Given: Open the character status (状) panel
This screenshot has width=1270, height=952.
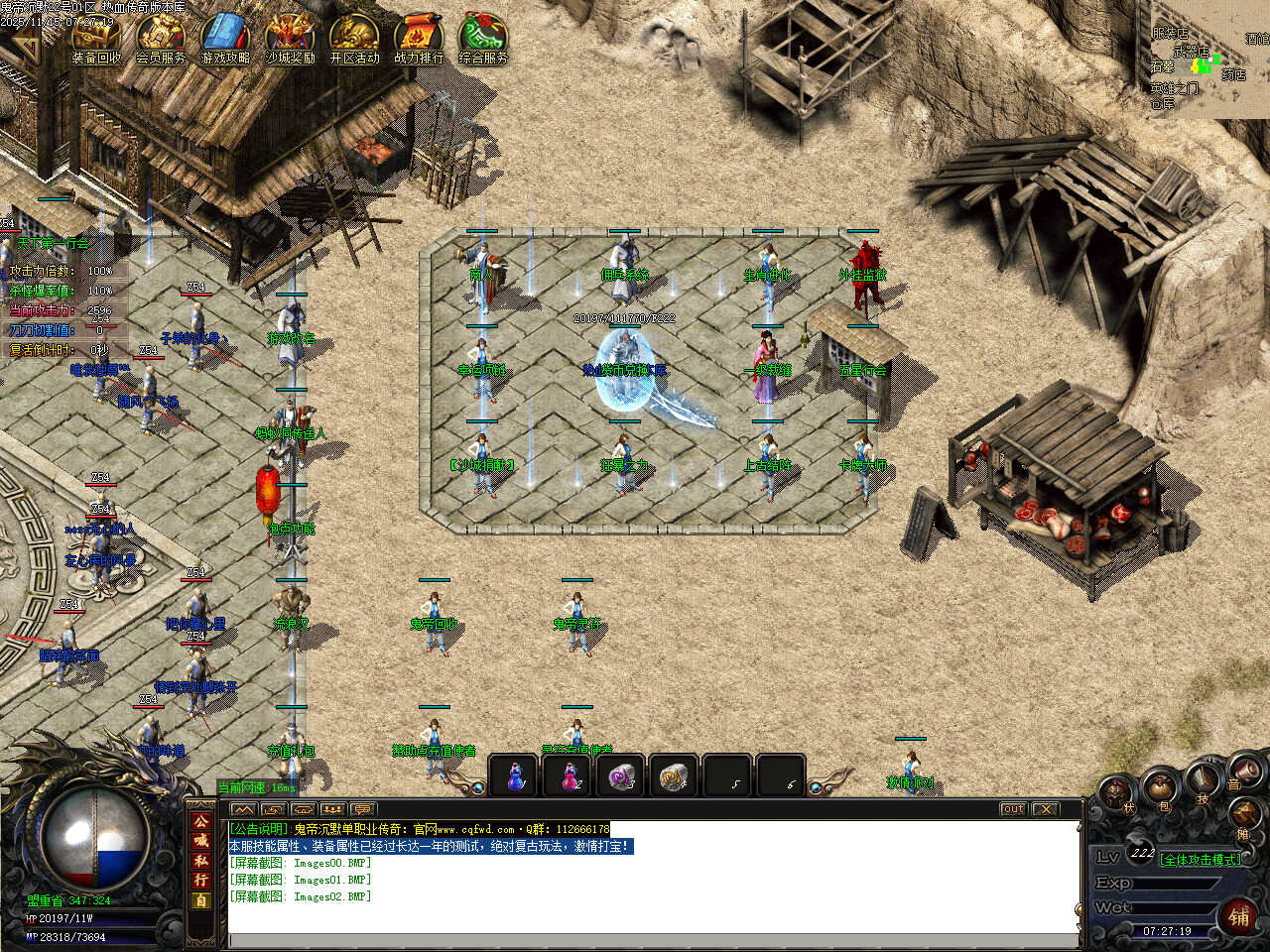Looking at the screenshot, I should point(1118,793).
